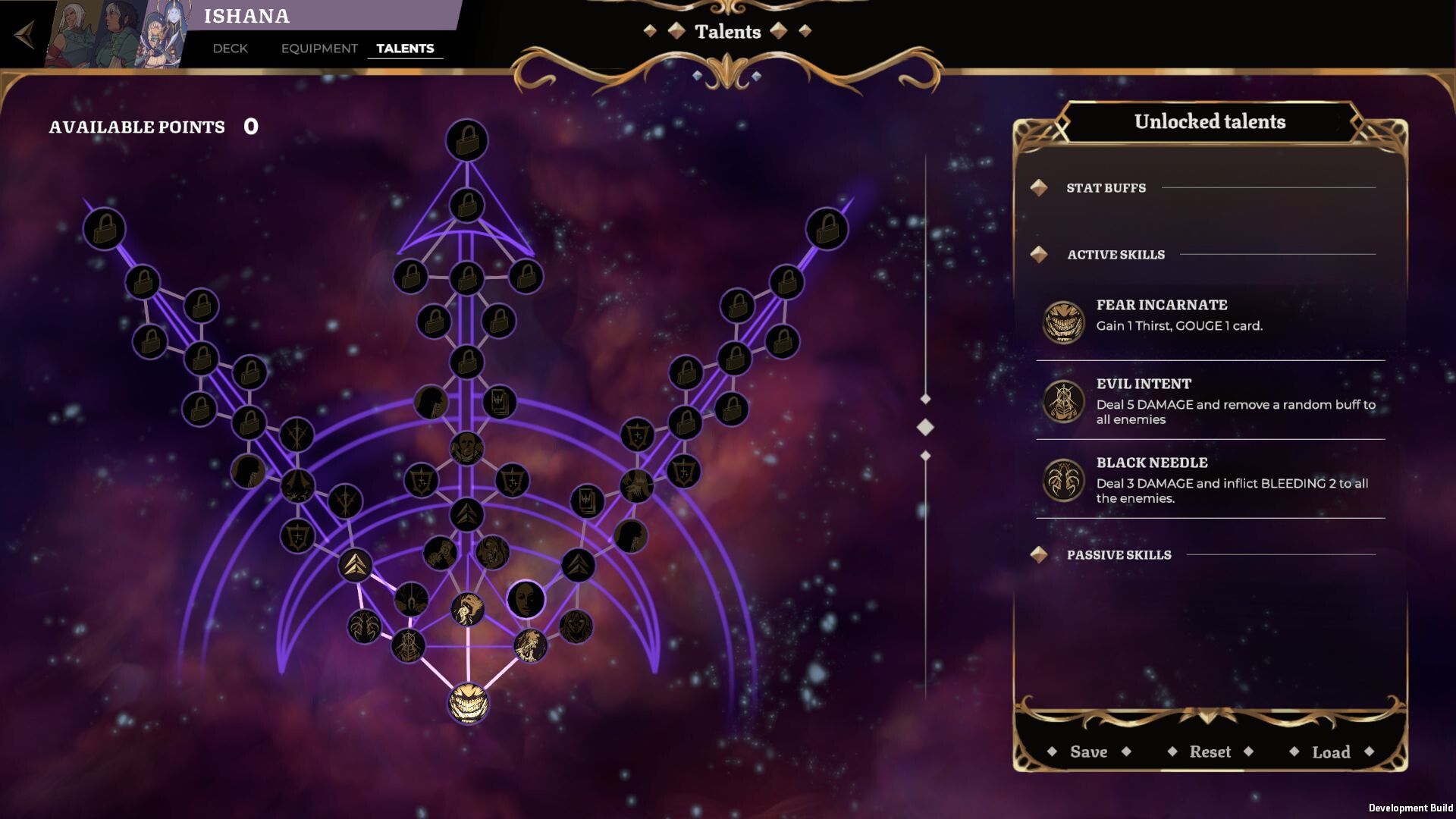
Task: Toggle the Active Skills section header
Action: point(1116,255)
